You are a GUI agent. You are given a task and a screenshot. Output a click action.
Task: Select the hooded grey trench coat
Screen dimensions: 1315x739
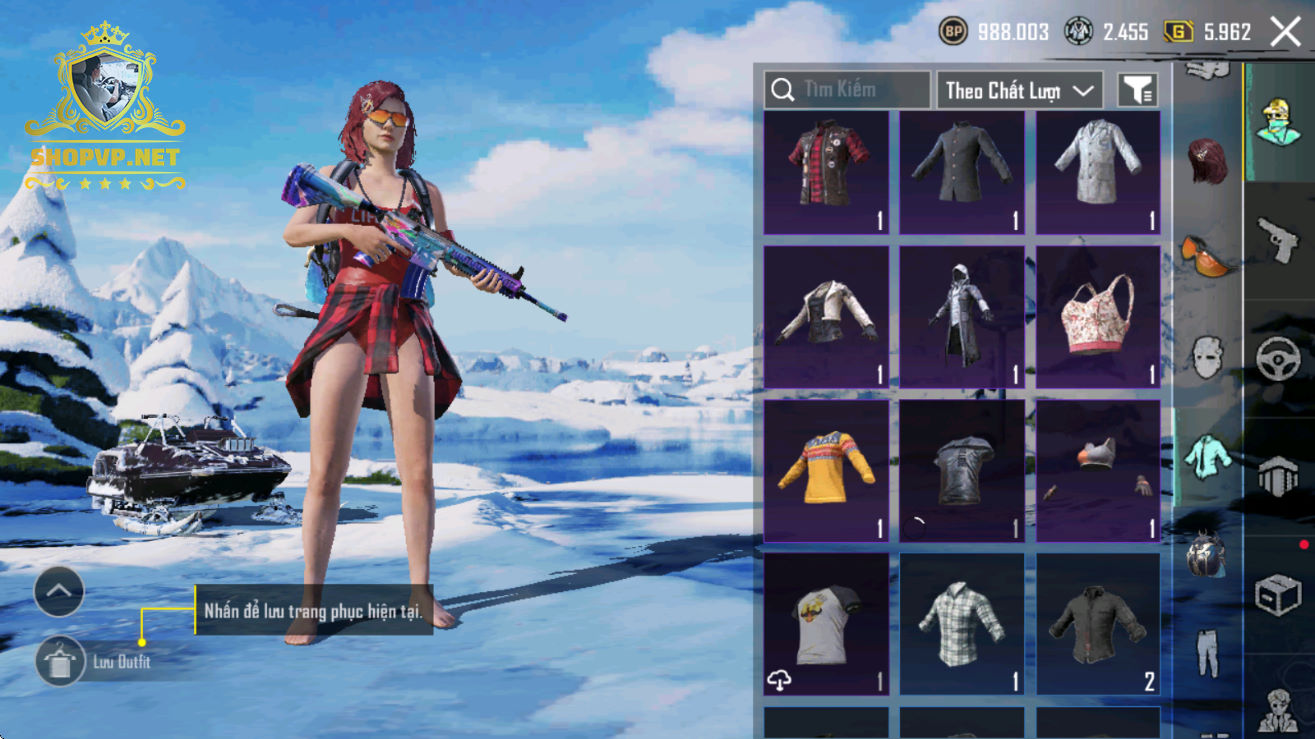[962, 317]
